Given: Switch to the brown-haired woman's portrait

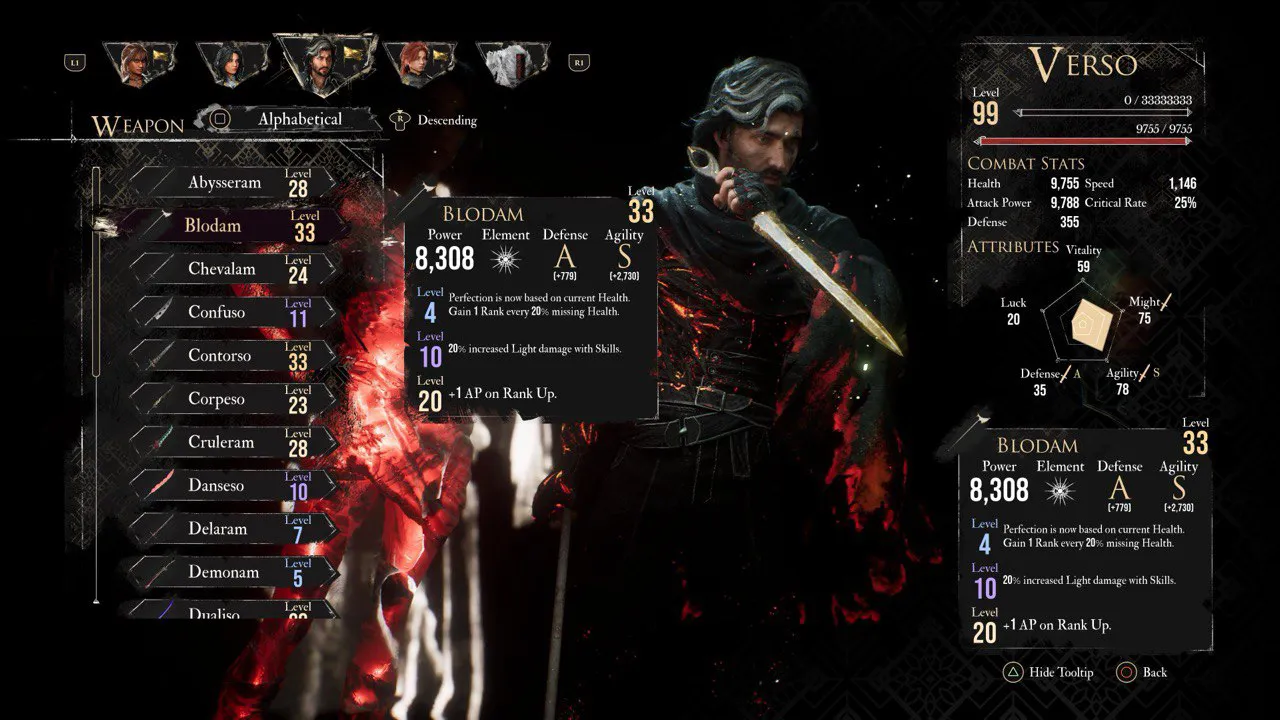Looking at the screenshot, I should point(137,64).
